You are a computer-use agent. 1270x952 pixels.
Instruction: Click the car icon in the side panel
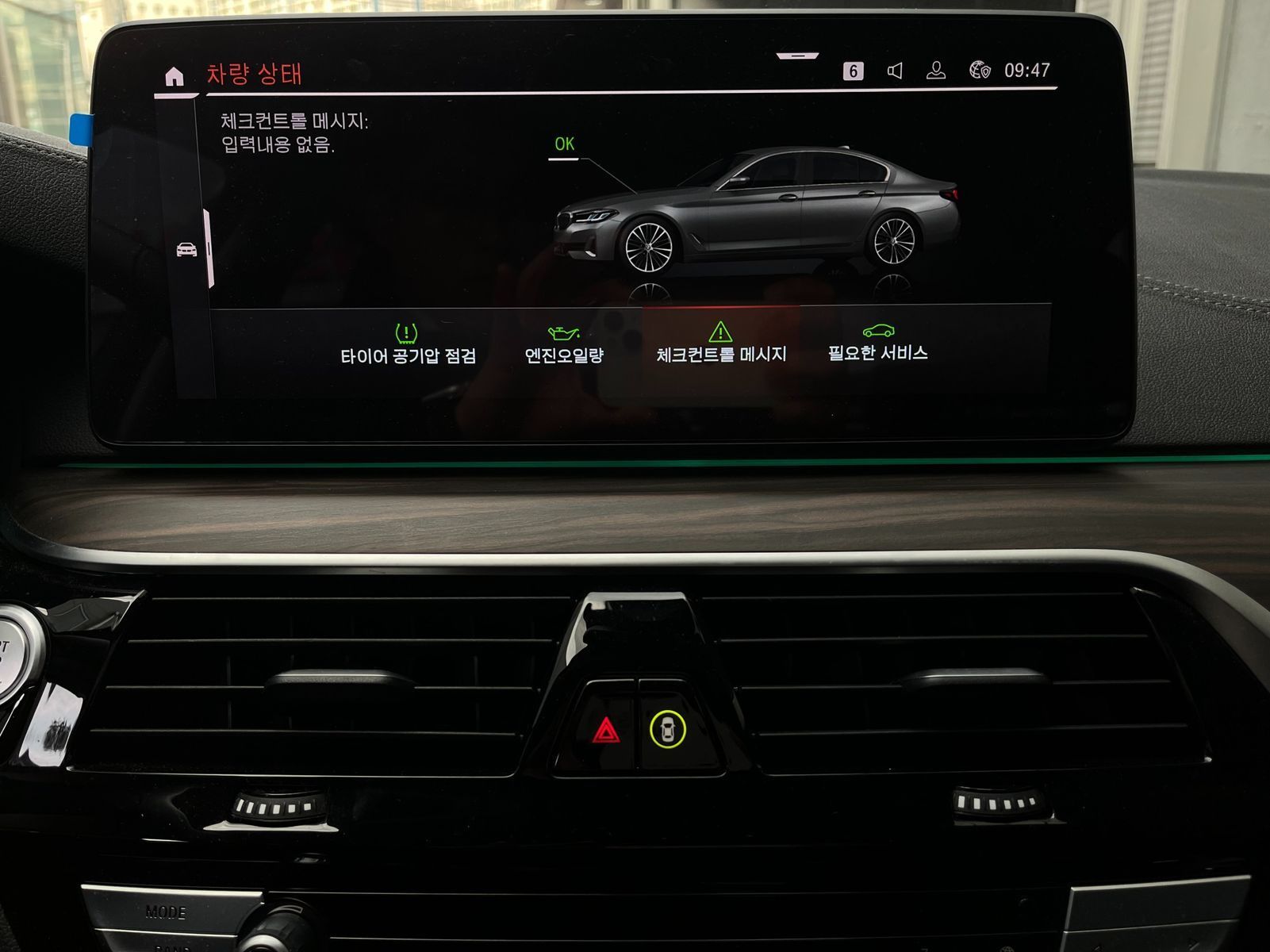186,250
